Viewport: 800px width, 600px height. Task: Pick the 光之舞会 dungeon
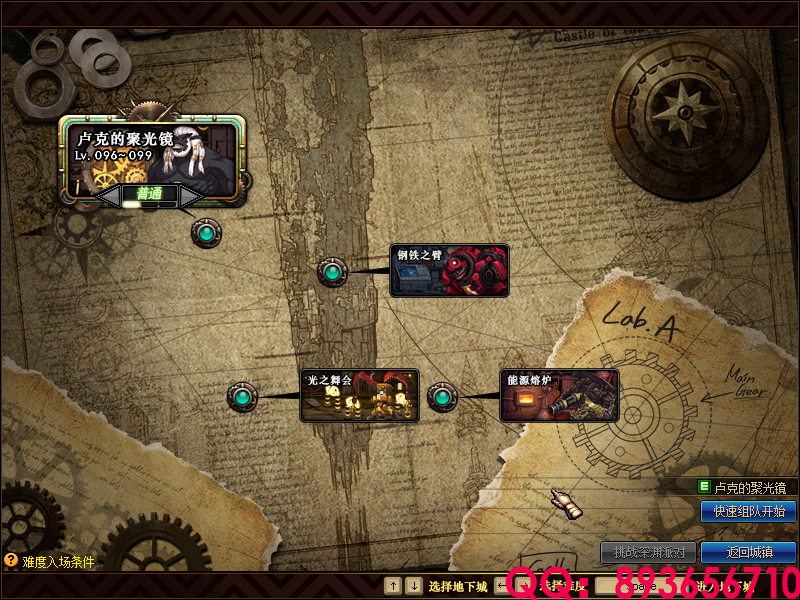360,395
